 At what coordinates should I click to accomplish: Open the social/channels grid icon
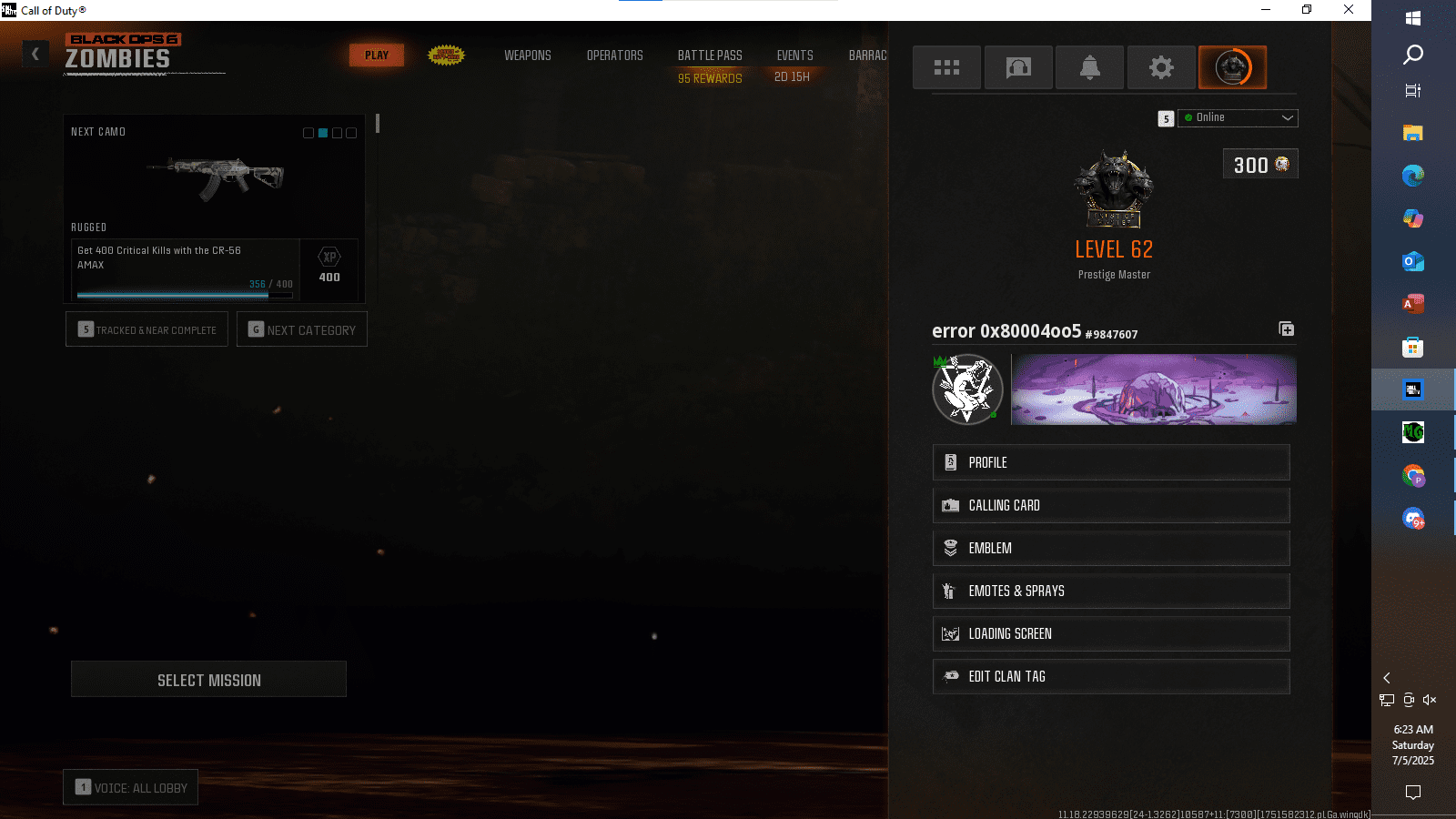point(946,66)
